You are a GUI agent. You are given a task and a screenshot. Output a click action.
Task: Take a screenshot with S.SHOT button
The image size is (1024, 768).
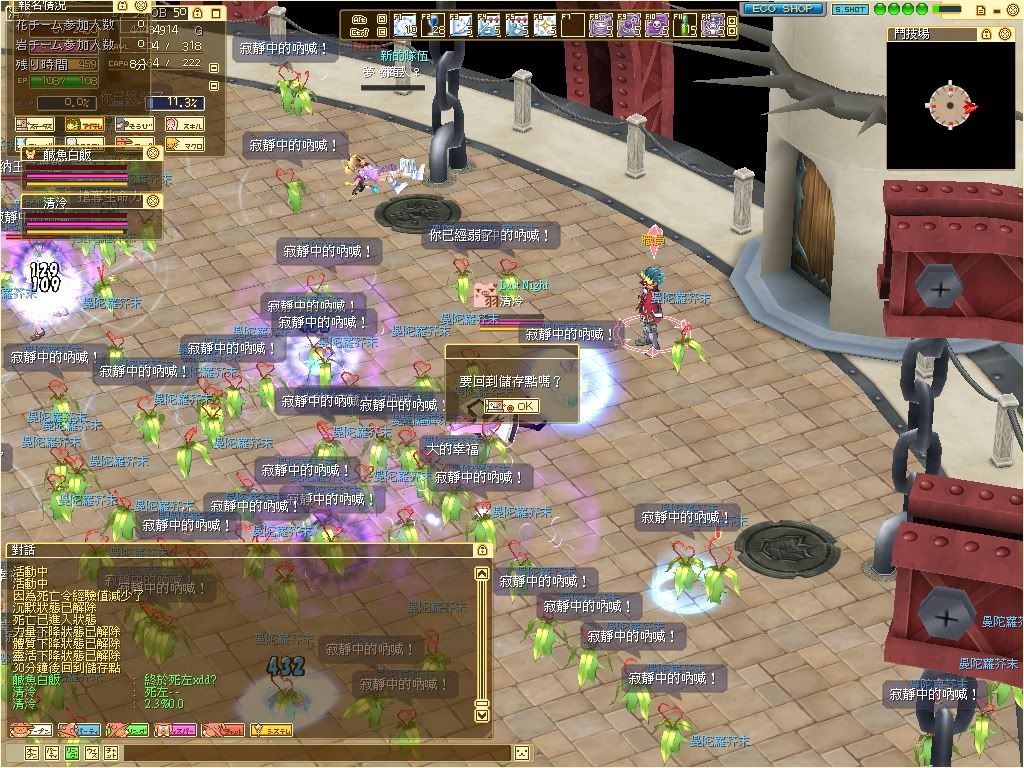pyautogui.click(x=849, y=9)
